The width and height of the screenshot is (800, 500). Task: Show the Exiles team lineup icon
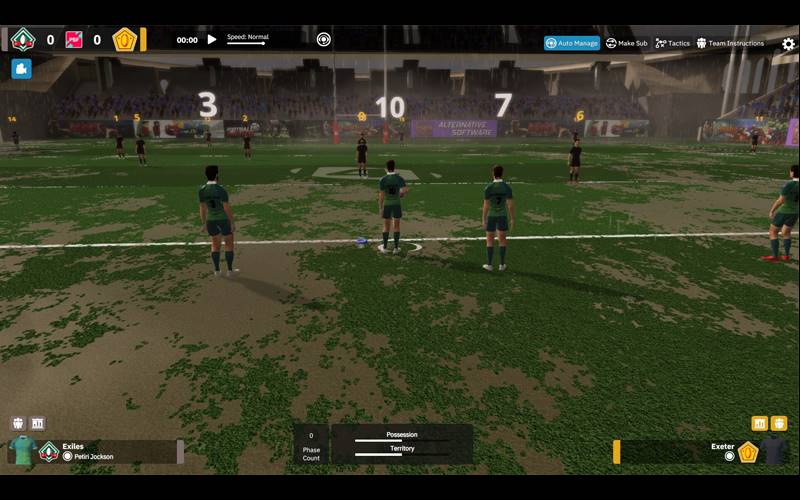18,423
